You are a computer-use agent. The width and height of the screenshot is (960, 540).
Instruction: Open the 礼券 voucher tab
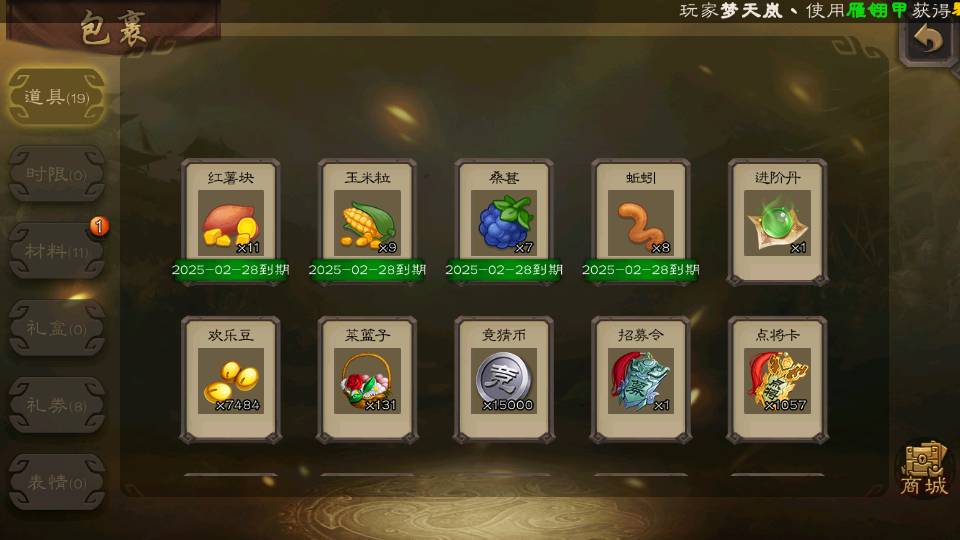coord(56,405)
